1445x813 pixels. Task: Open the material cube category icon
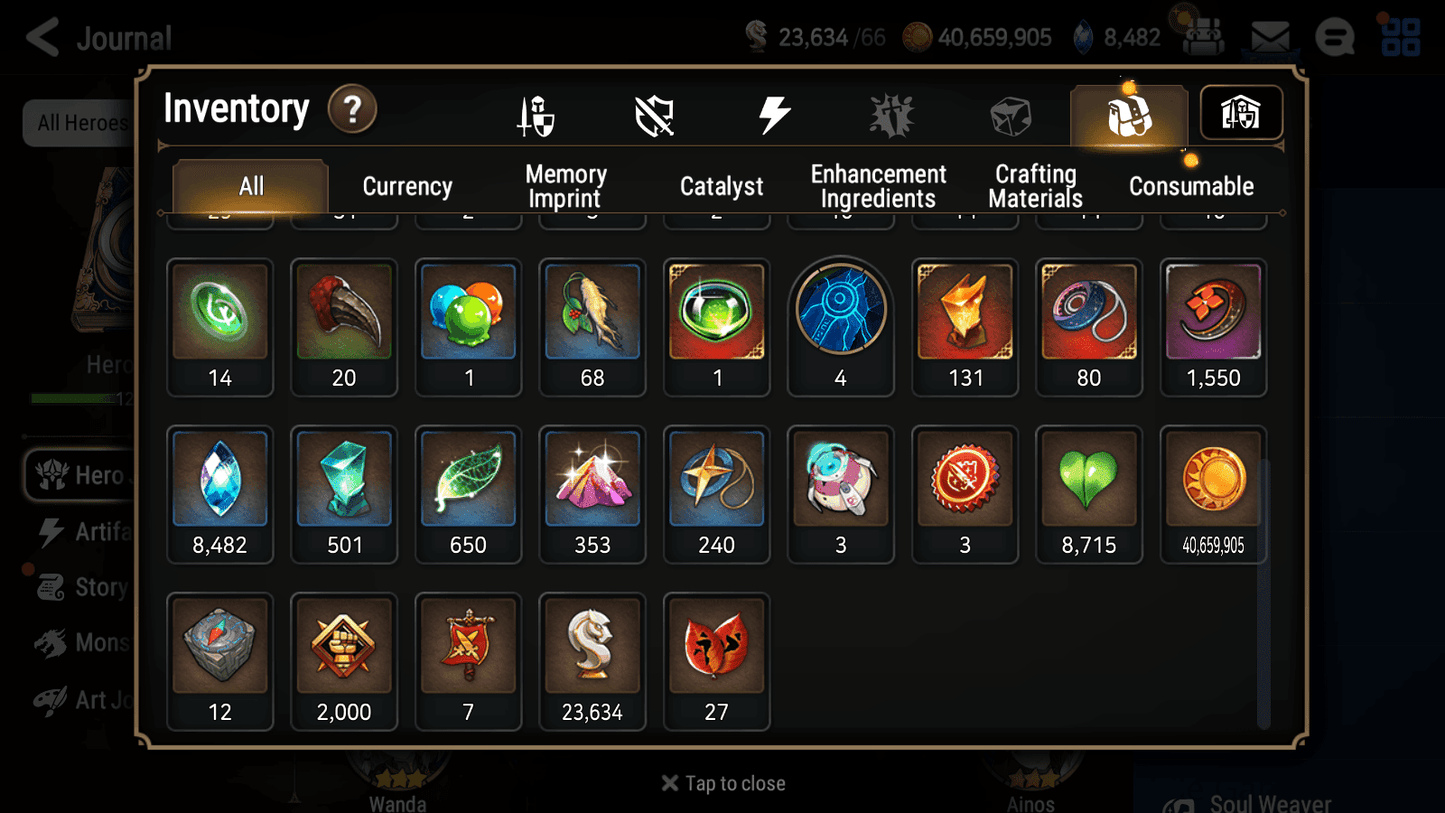click(1010, 113)
